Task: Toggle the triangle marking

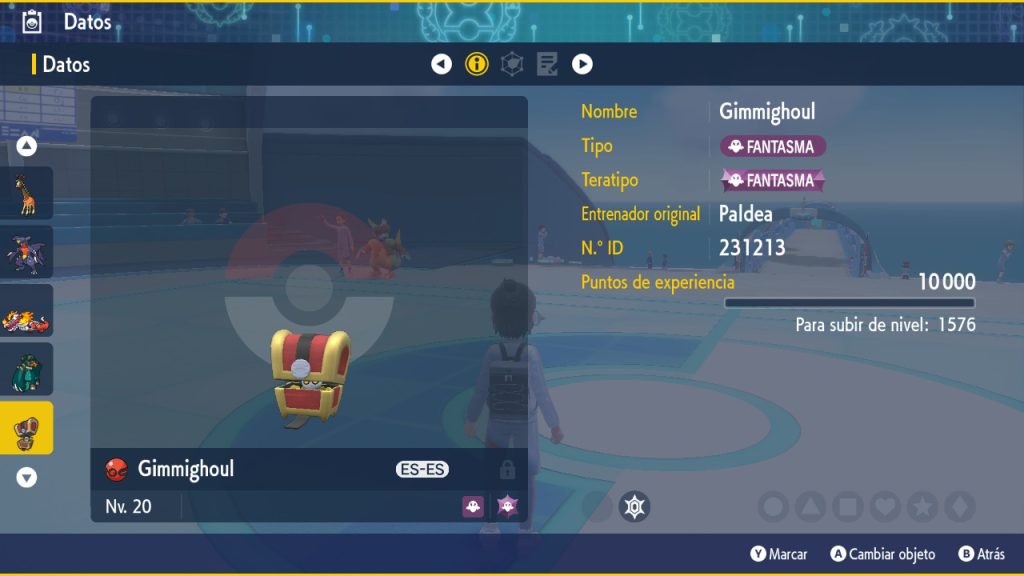Action: point(810,507)
